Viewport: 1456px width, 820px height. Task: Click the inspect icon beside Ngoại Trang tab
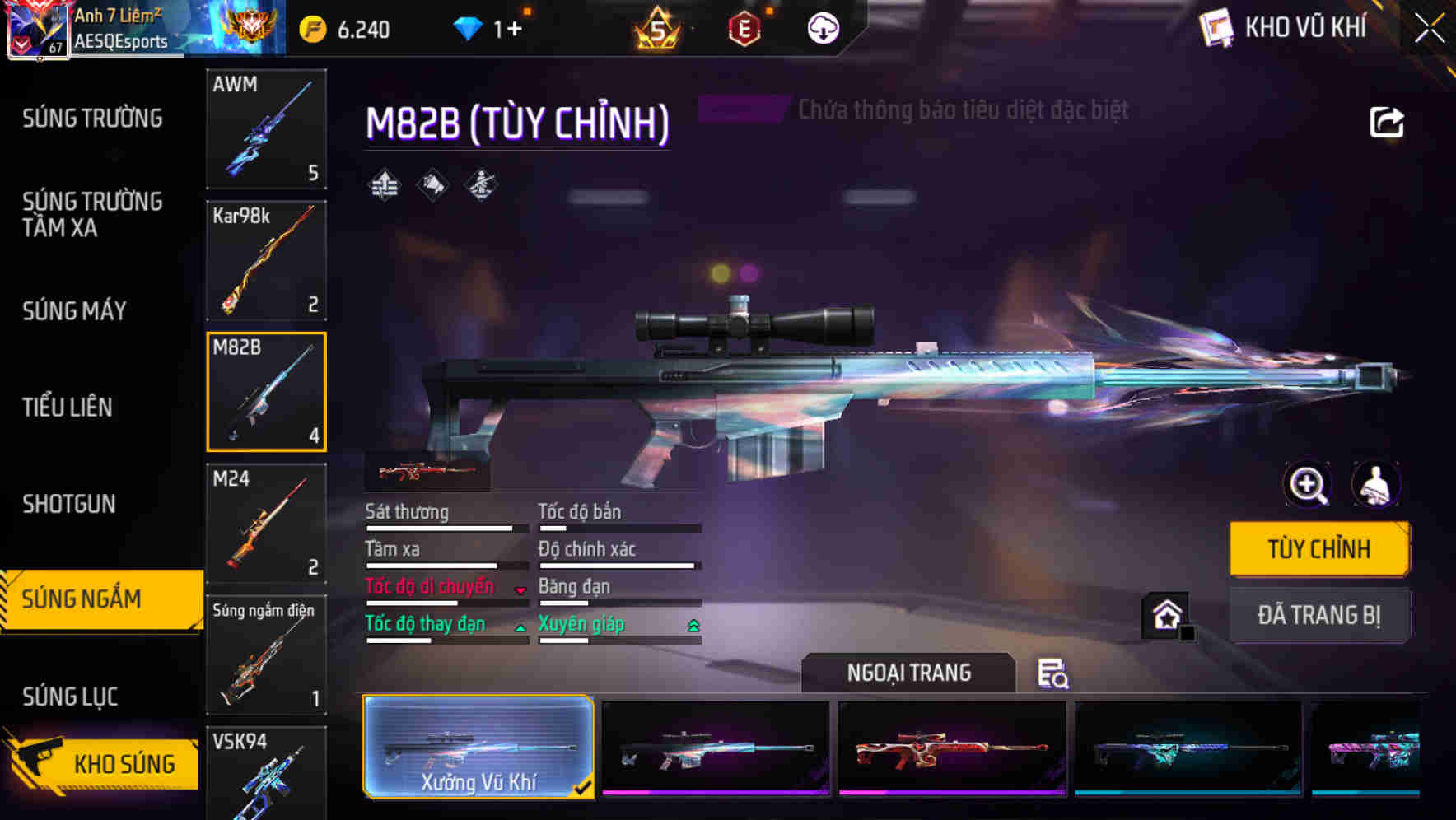pos(1052,674)
